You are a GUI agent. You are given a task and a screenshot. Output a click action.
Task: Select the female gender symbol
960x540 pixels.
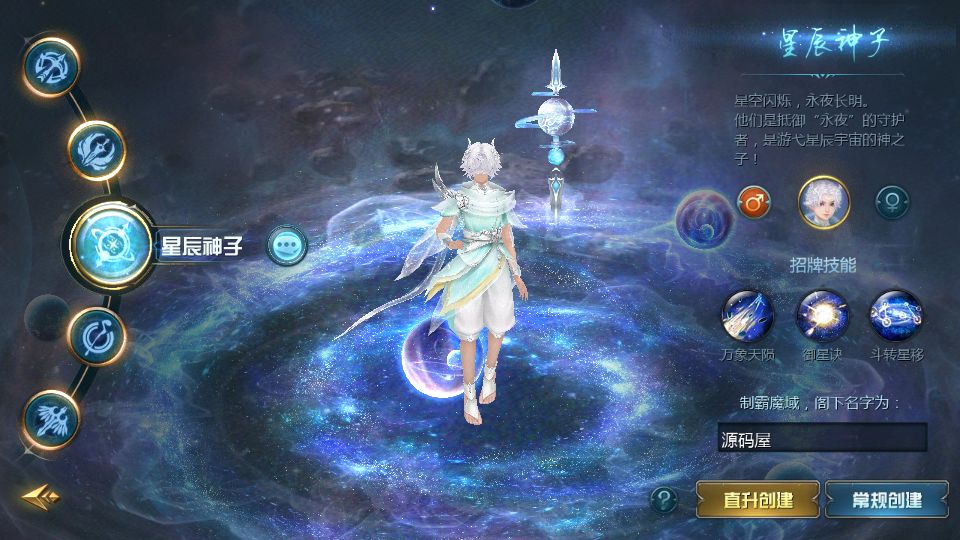click(890, 202)
